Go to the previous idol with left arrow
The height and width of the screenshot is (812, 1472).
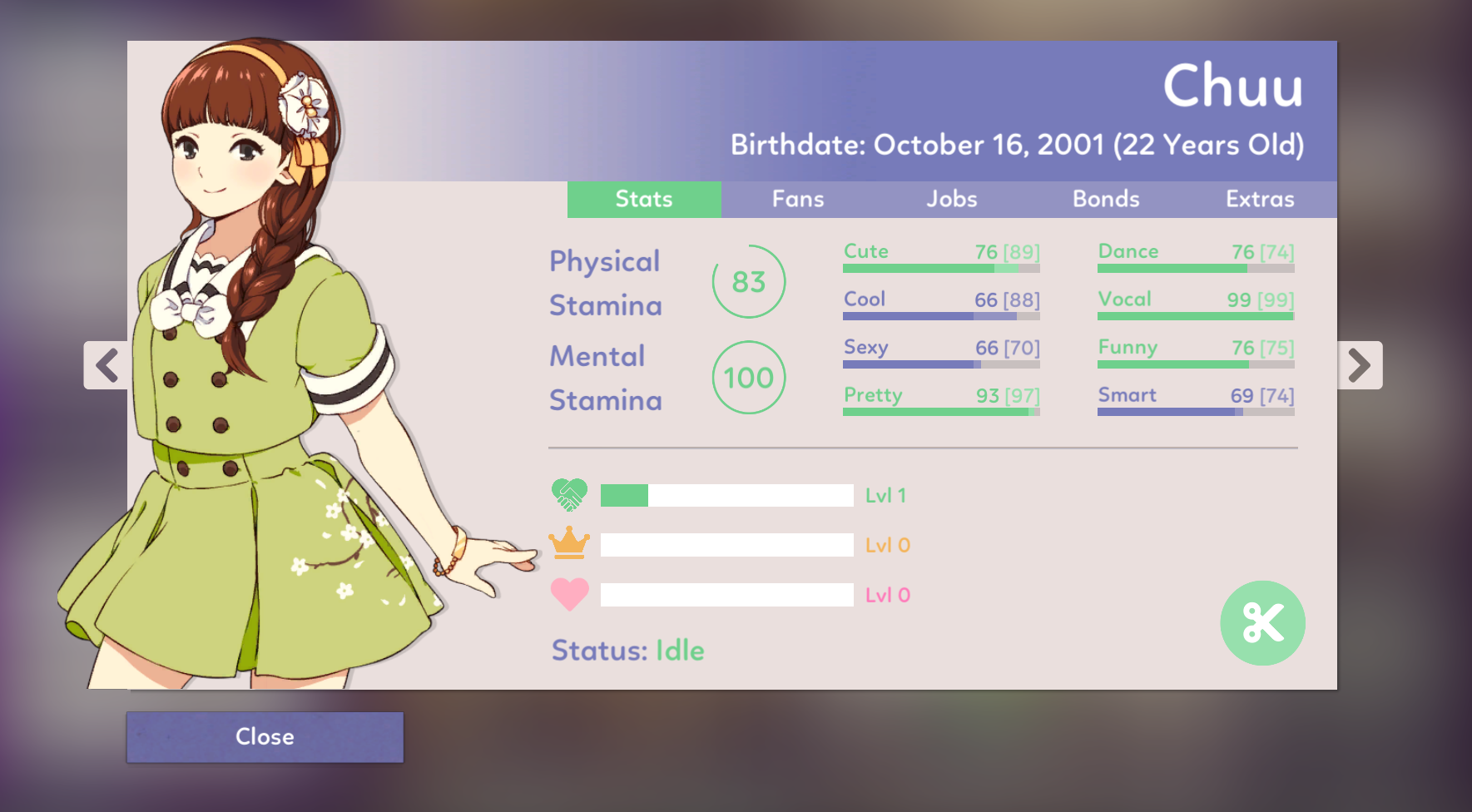pos(107,365)
